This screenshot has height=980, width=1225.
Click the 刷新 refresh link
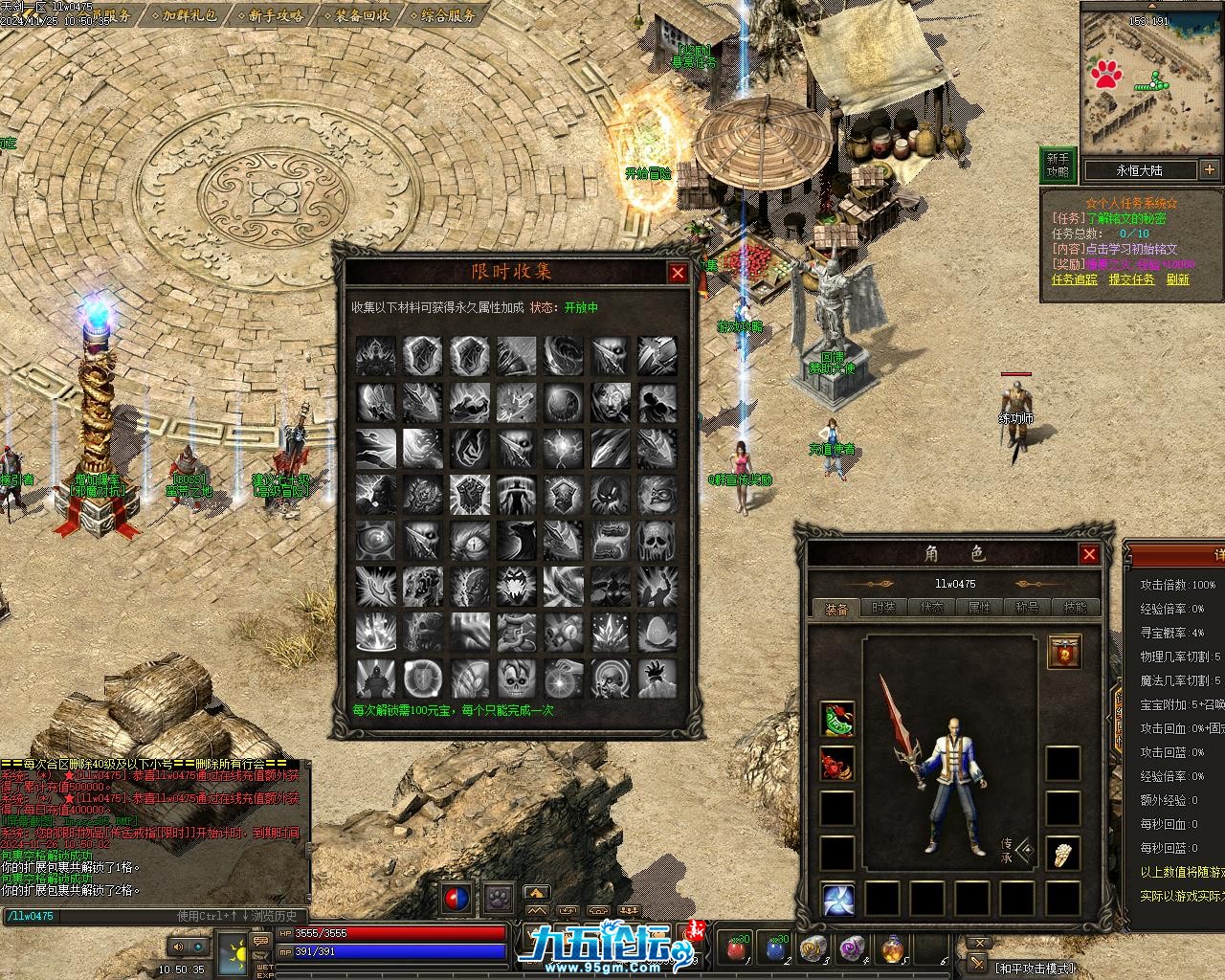(1178, 279)
